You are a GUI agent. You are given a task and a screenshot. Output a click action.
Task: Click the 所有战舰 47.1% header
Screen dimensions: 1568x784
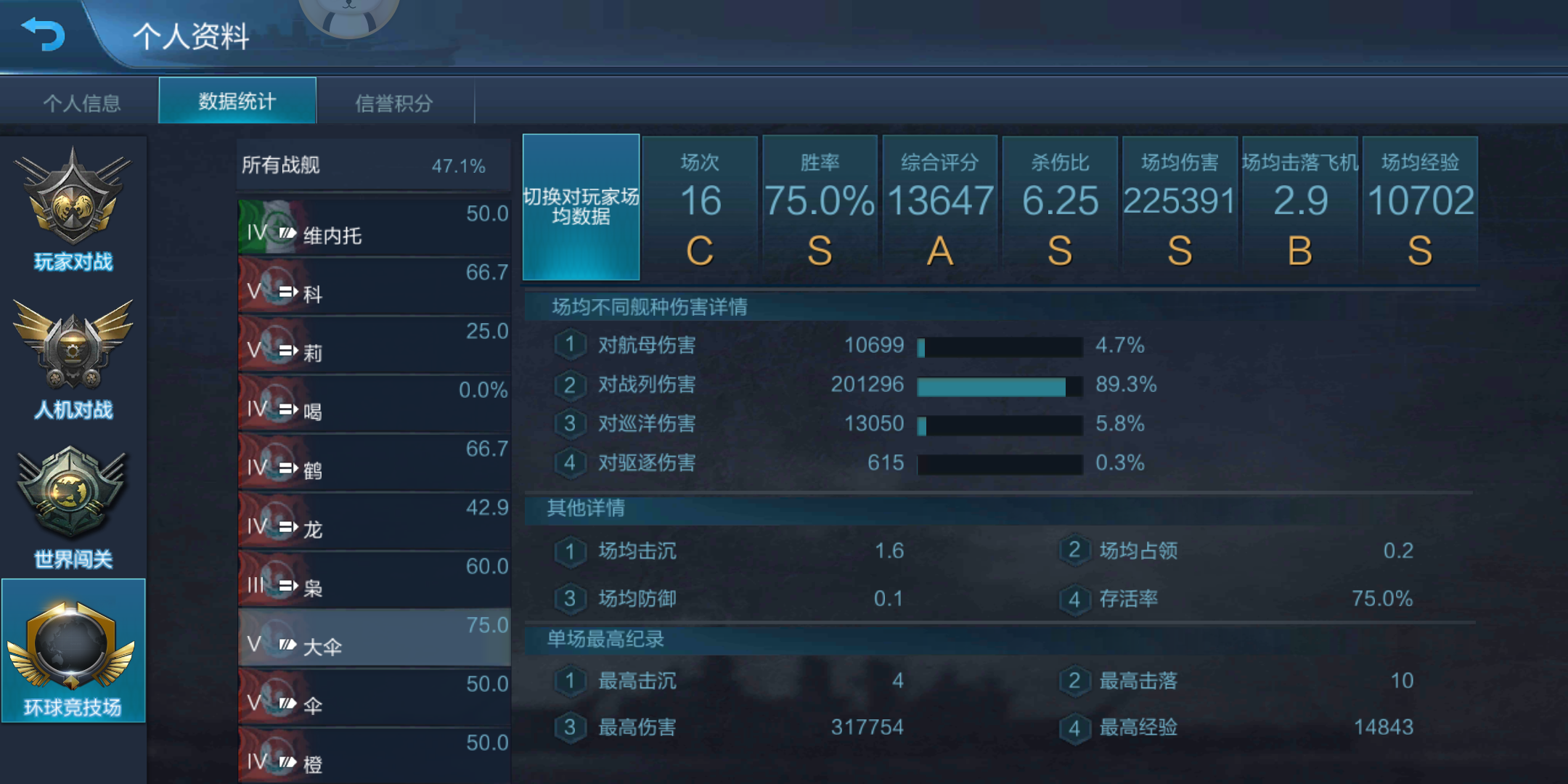coord(372,166)
